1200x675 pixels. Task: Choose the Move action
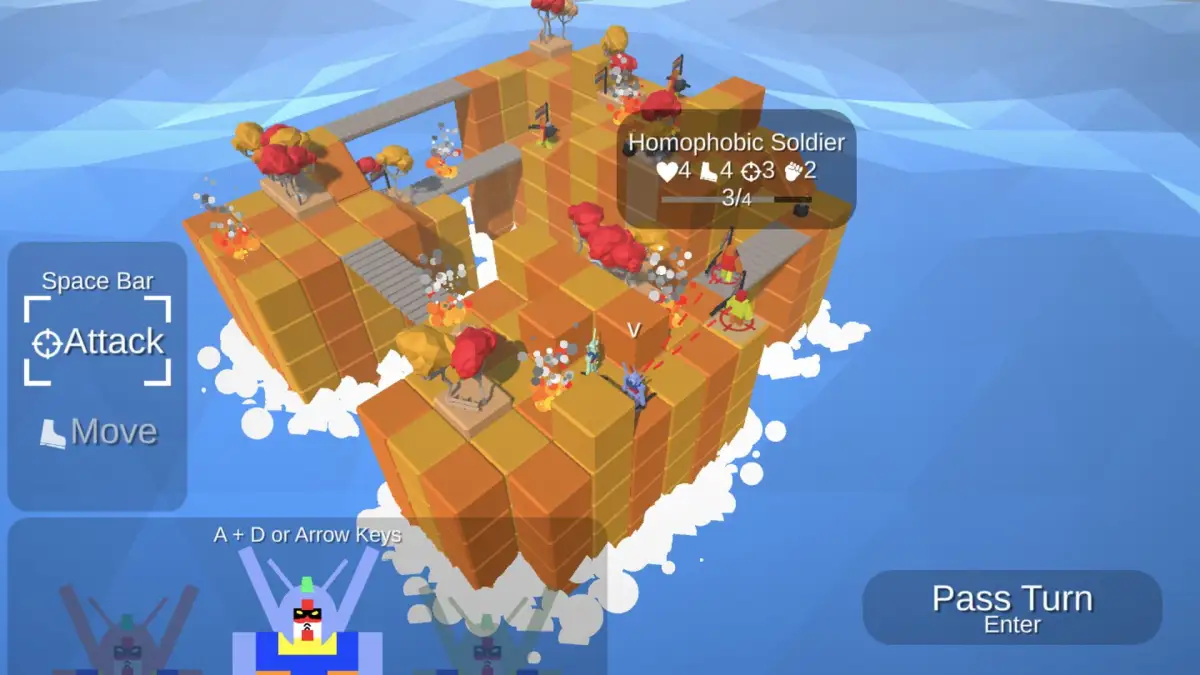pyautogui.click(x=98, y=432)
